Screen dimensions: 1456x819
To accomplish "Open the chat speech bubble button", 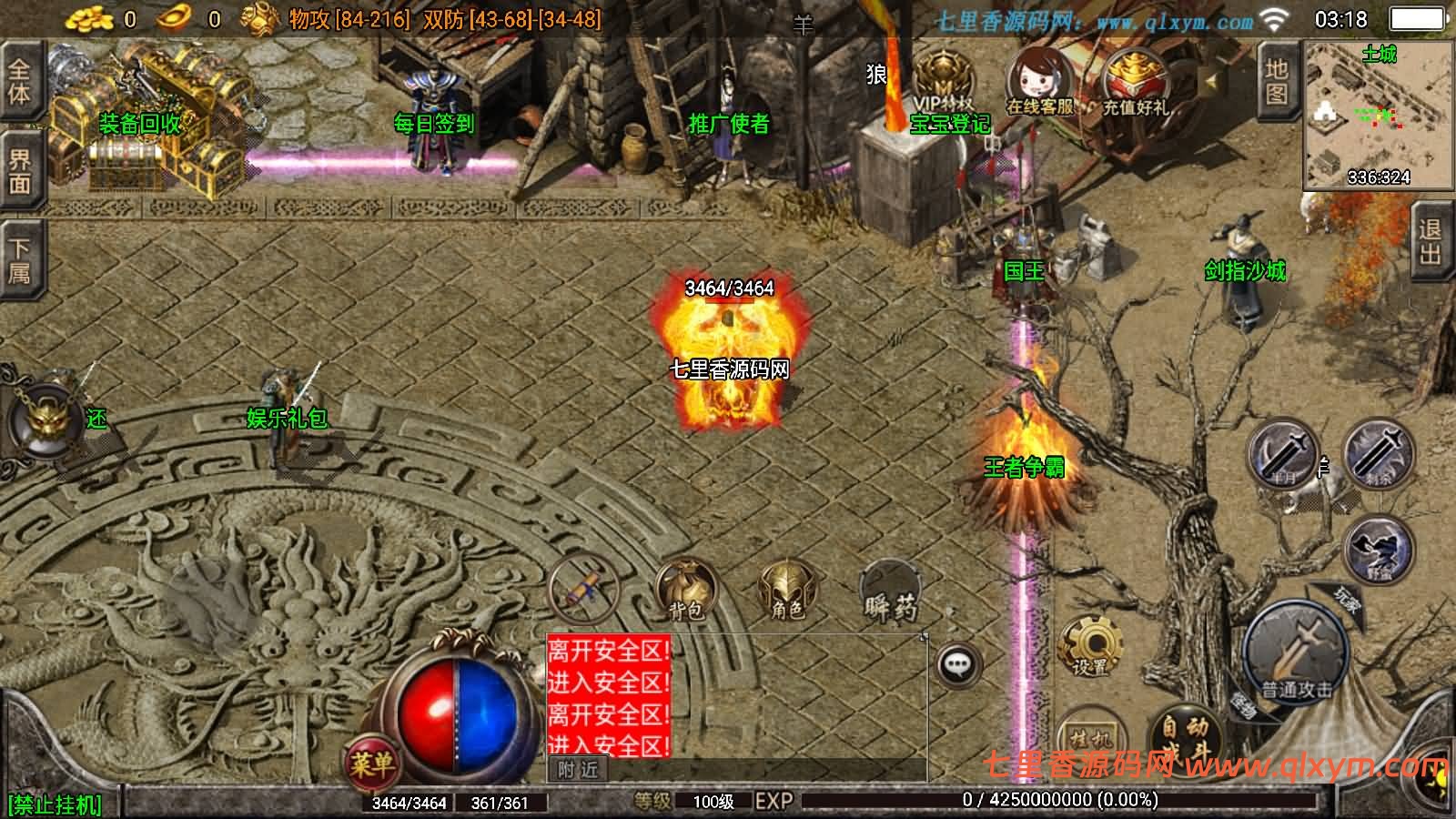I will pos(957,665).
